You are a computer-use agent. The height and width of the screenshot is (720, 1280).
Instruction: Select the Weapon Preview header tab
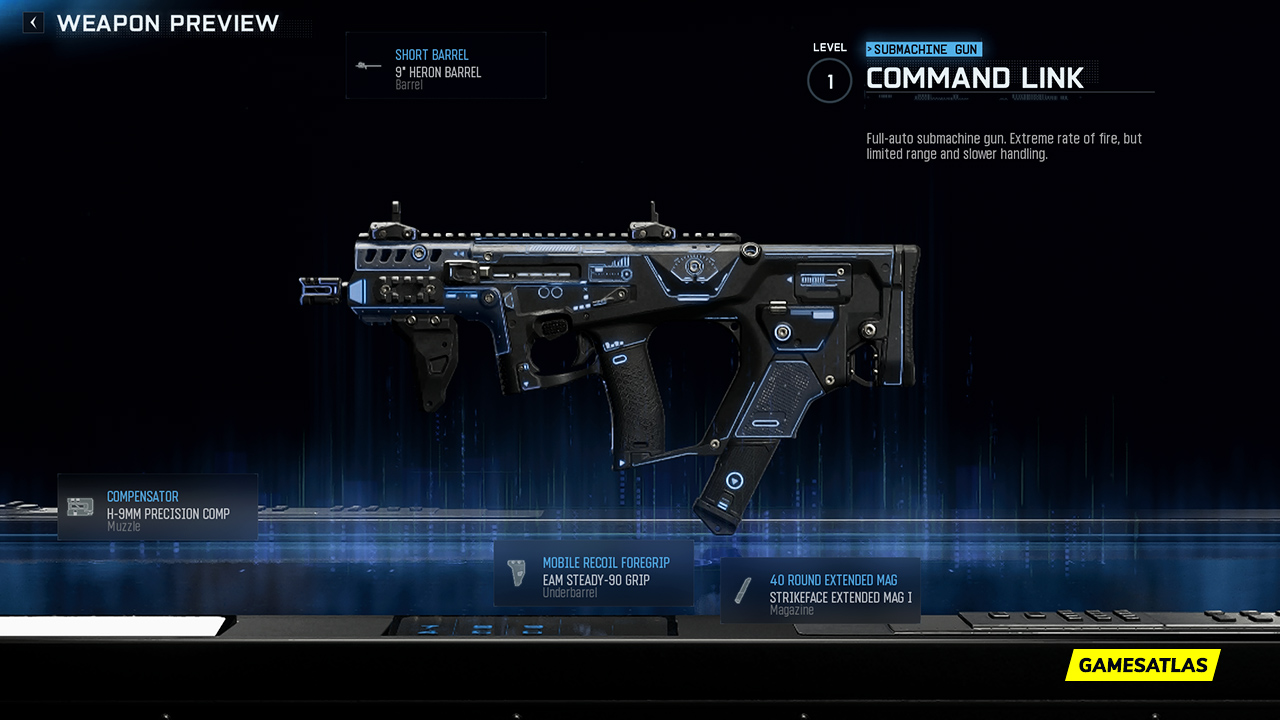[x=170, y=23]
